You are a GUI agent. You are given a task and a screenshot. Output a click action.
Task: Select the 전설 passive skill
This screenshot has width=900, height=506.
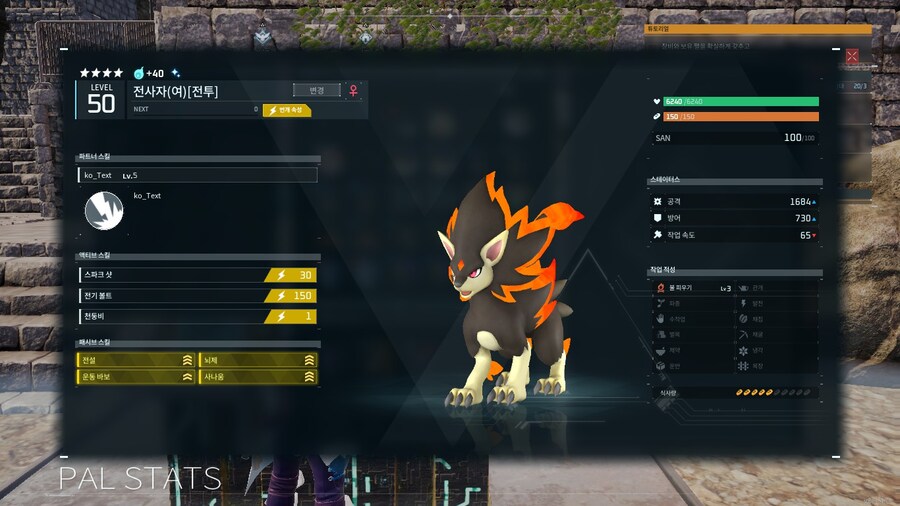coord(136,360)
